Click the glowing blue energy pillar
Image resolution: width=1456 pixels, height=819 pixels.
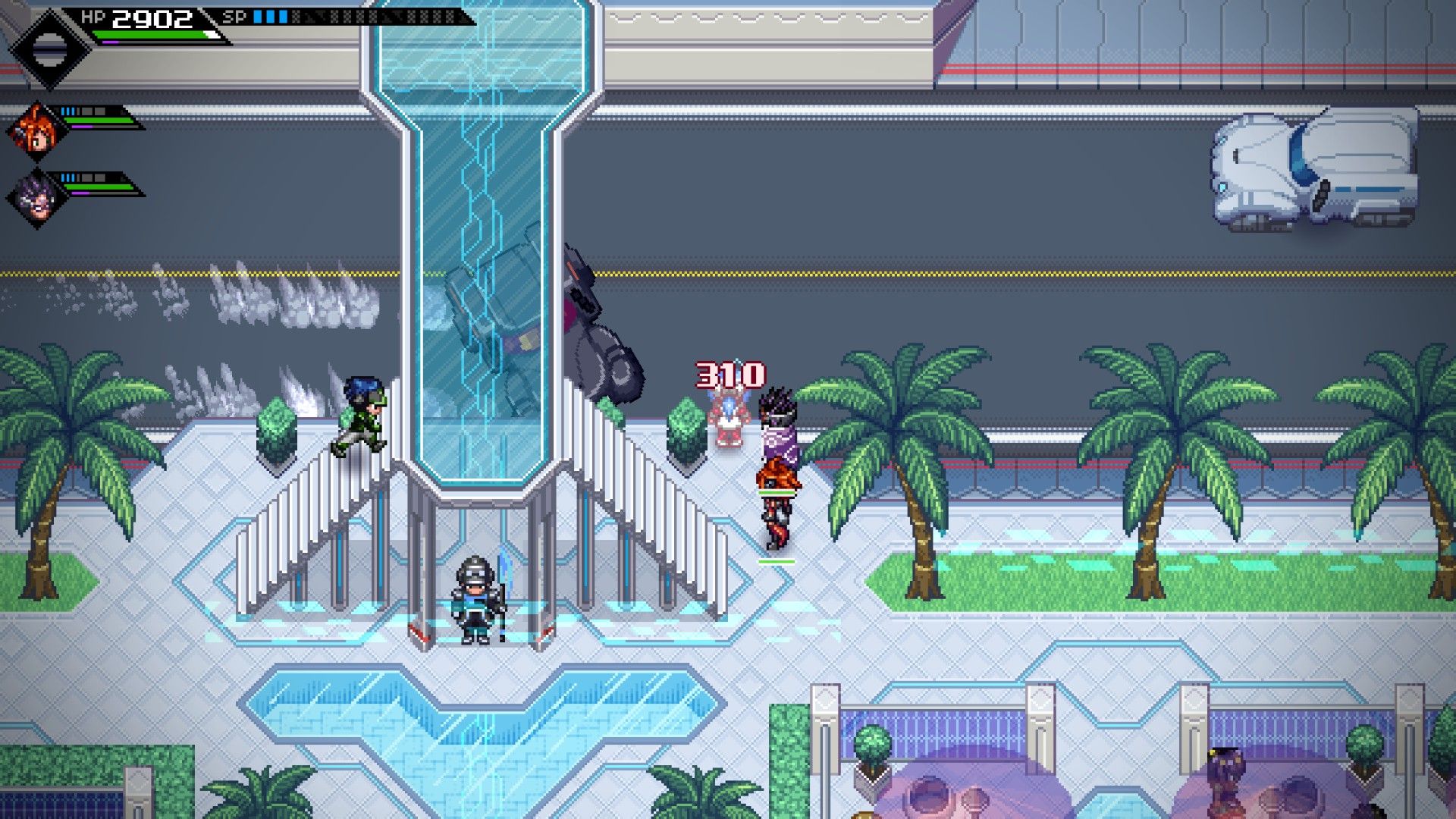(x=470, y=265)
